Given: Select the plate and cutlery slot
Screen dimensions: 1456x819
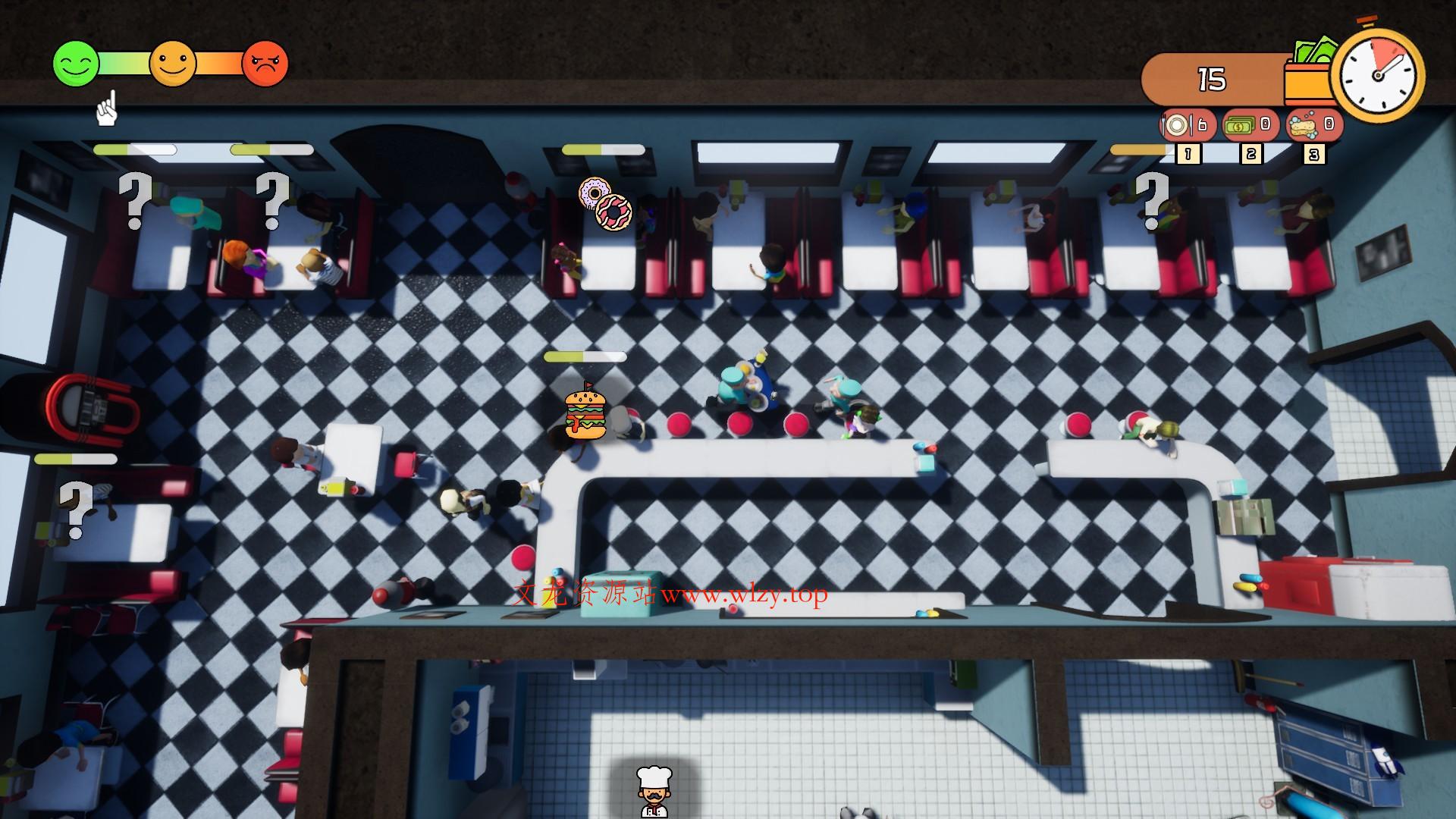Looking at the screenshot, I should point(1187,125).
